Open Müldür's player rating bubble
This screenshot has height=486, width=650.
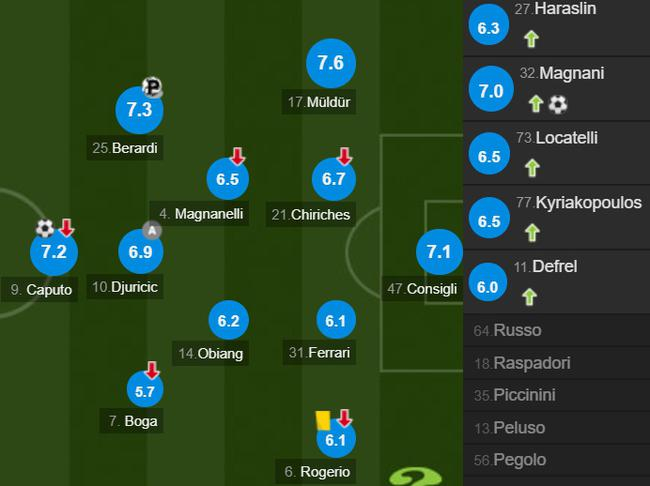(x=330, y=63)
